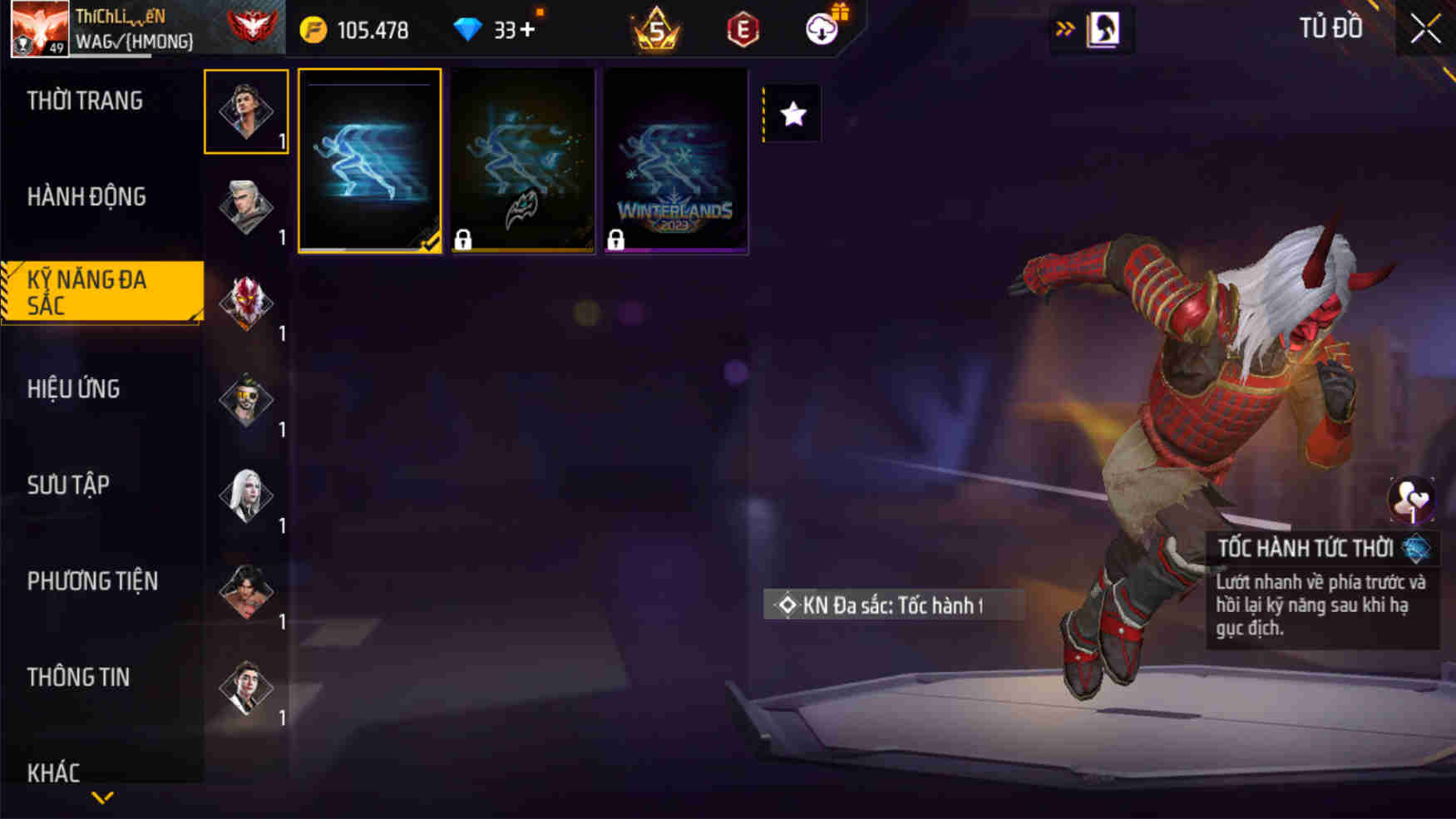
Task: Toggle the star favorite marker
Action: click(x=792, y=114)
